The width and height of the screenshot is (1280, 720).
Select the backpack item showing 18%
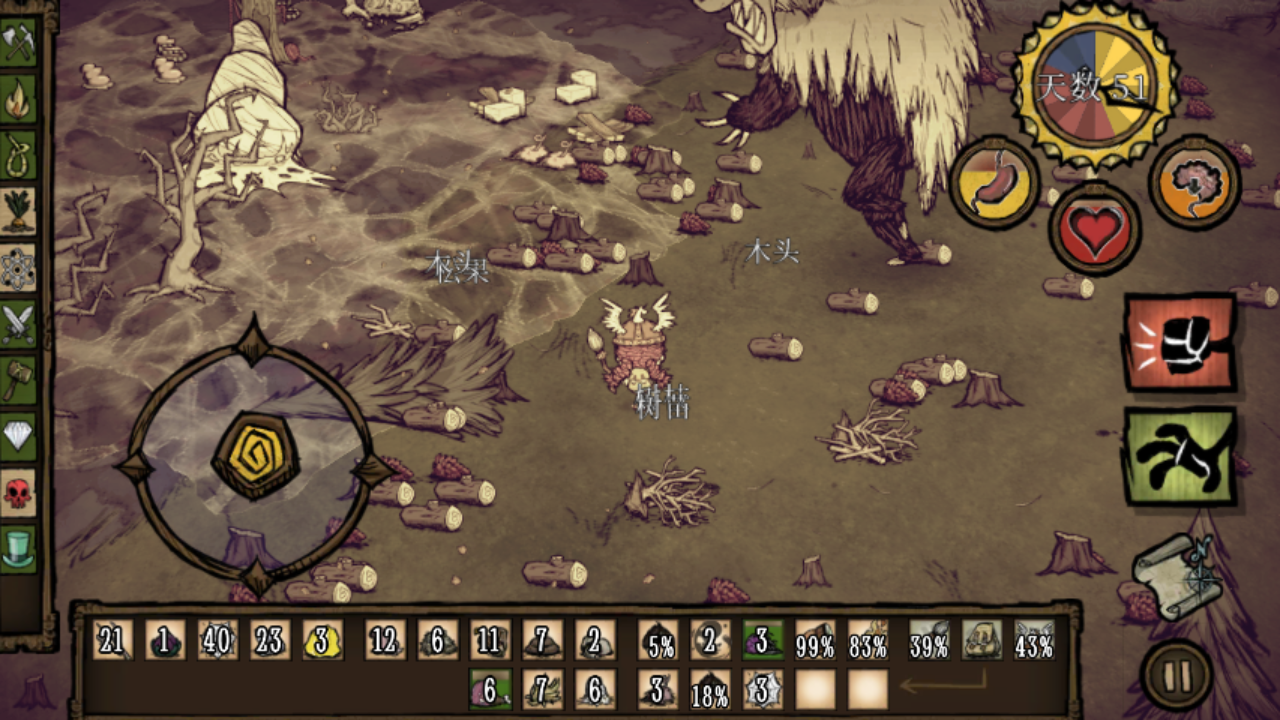pyautogui.click(x=710, y=690)
